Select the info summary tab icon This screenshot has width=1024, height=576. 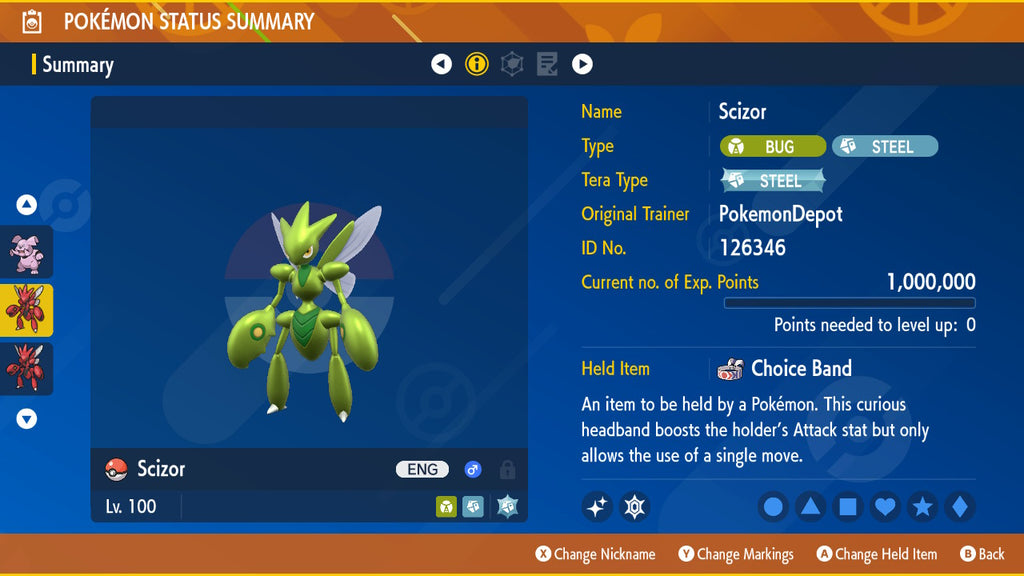click(477, 65)
